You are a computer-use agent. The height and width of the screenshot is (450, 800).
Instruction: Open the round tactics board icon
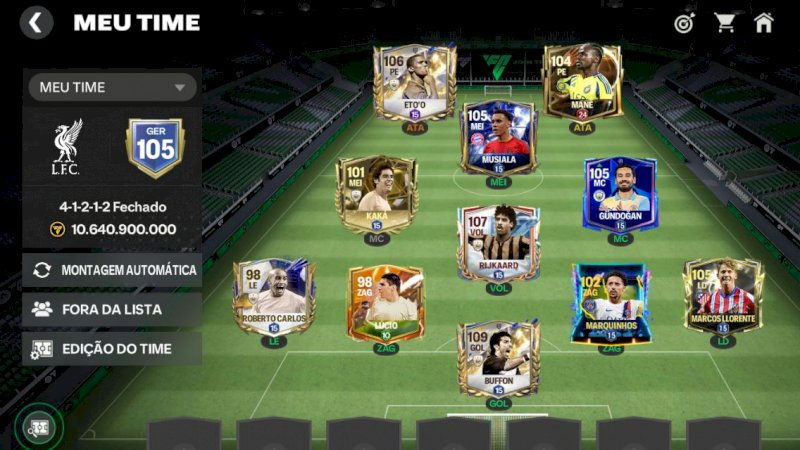[x=38, y=426]
